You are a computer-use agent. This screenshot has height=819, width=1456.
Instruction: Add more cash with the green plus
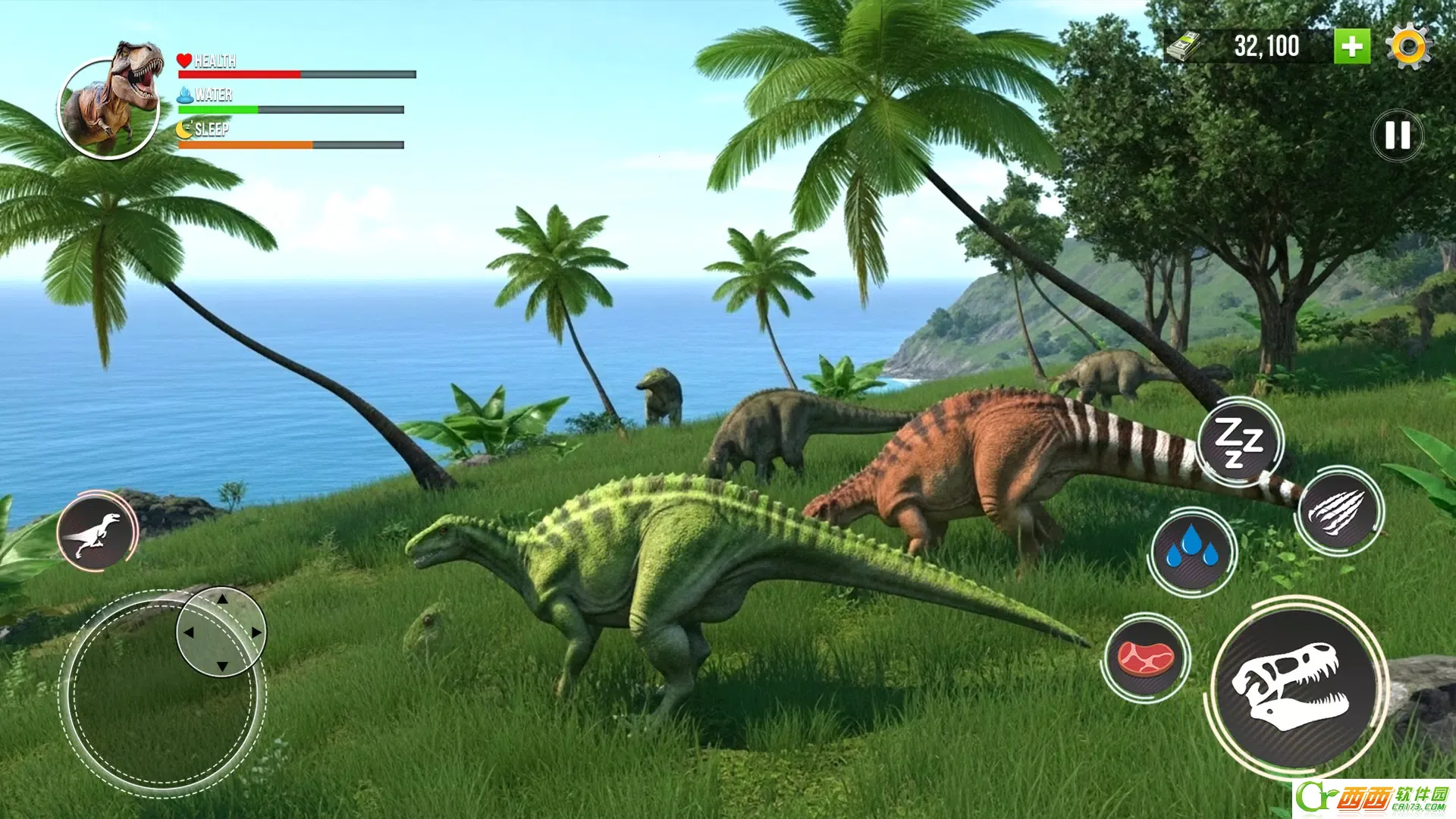click(x=1351, y=47)
